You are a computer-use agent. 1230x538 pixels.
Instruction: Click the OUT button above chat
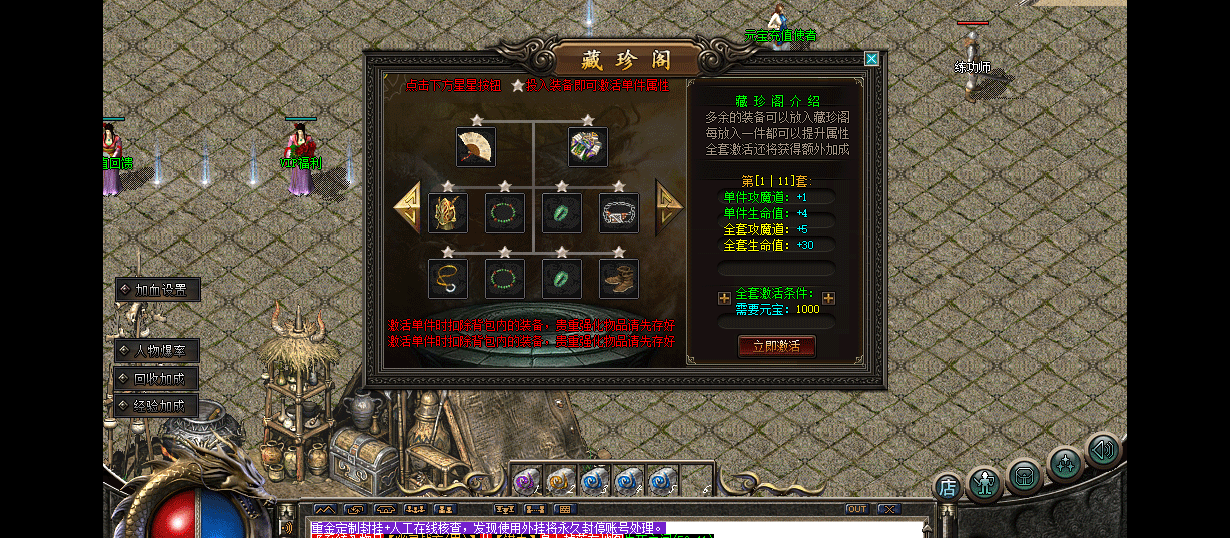pyautogui.click(x=856, y=509)
